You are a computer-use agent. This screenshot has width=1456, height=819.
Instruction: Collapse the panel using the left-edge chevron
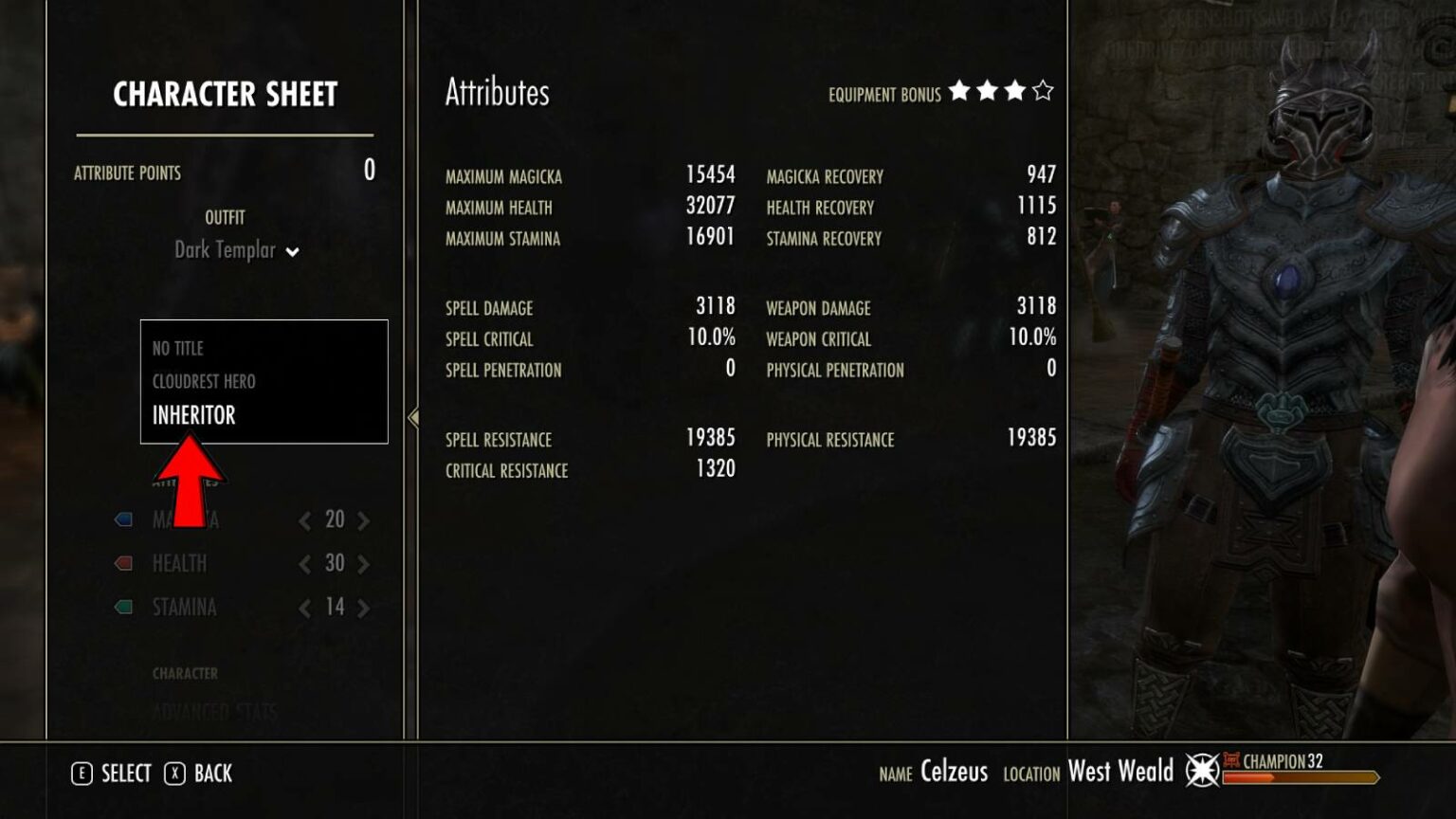click(x=411, y=415)
